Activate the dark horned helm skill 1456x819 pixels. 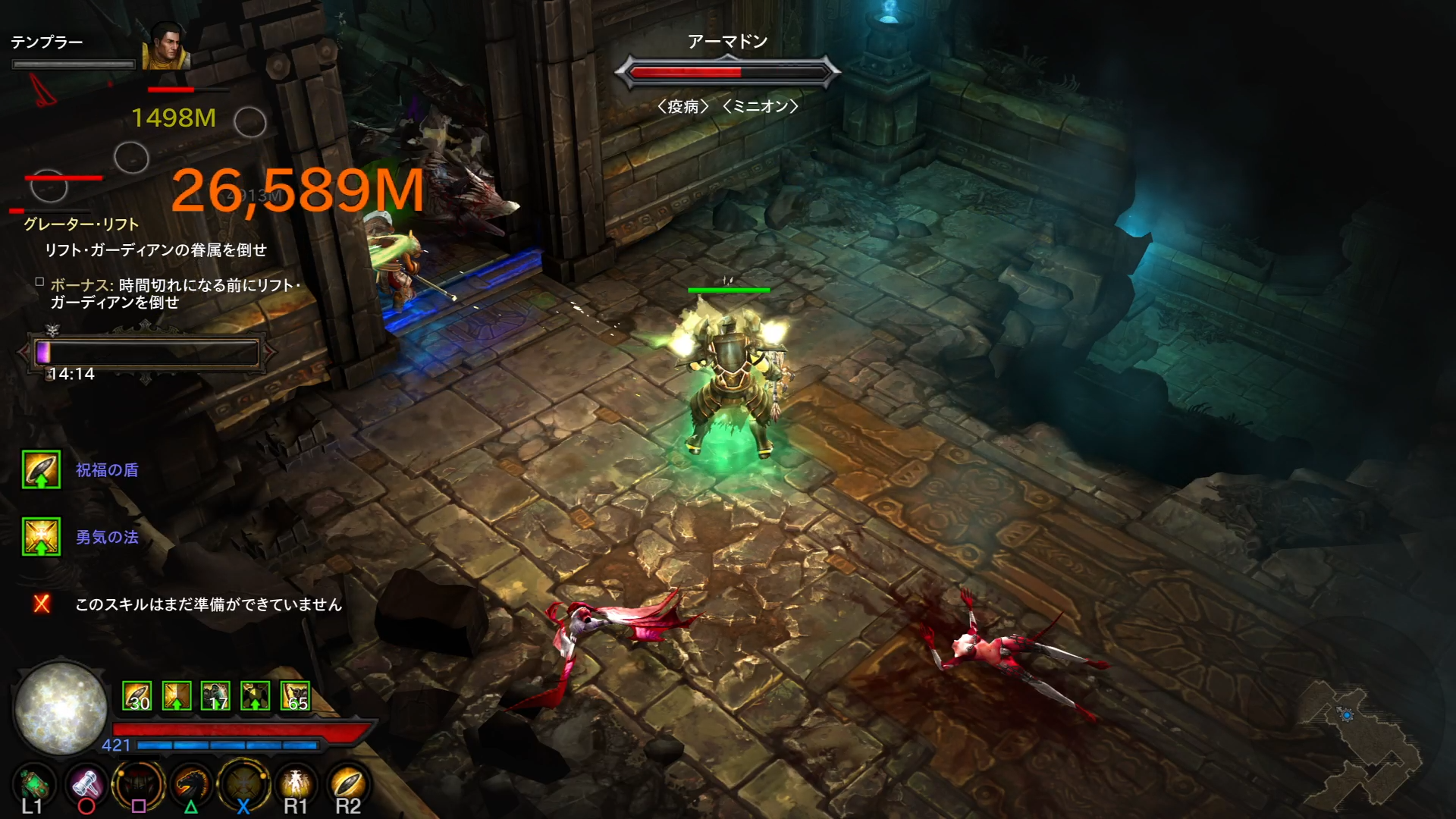tap(138, 785)
